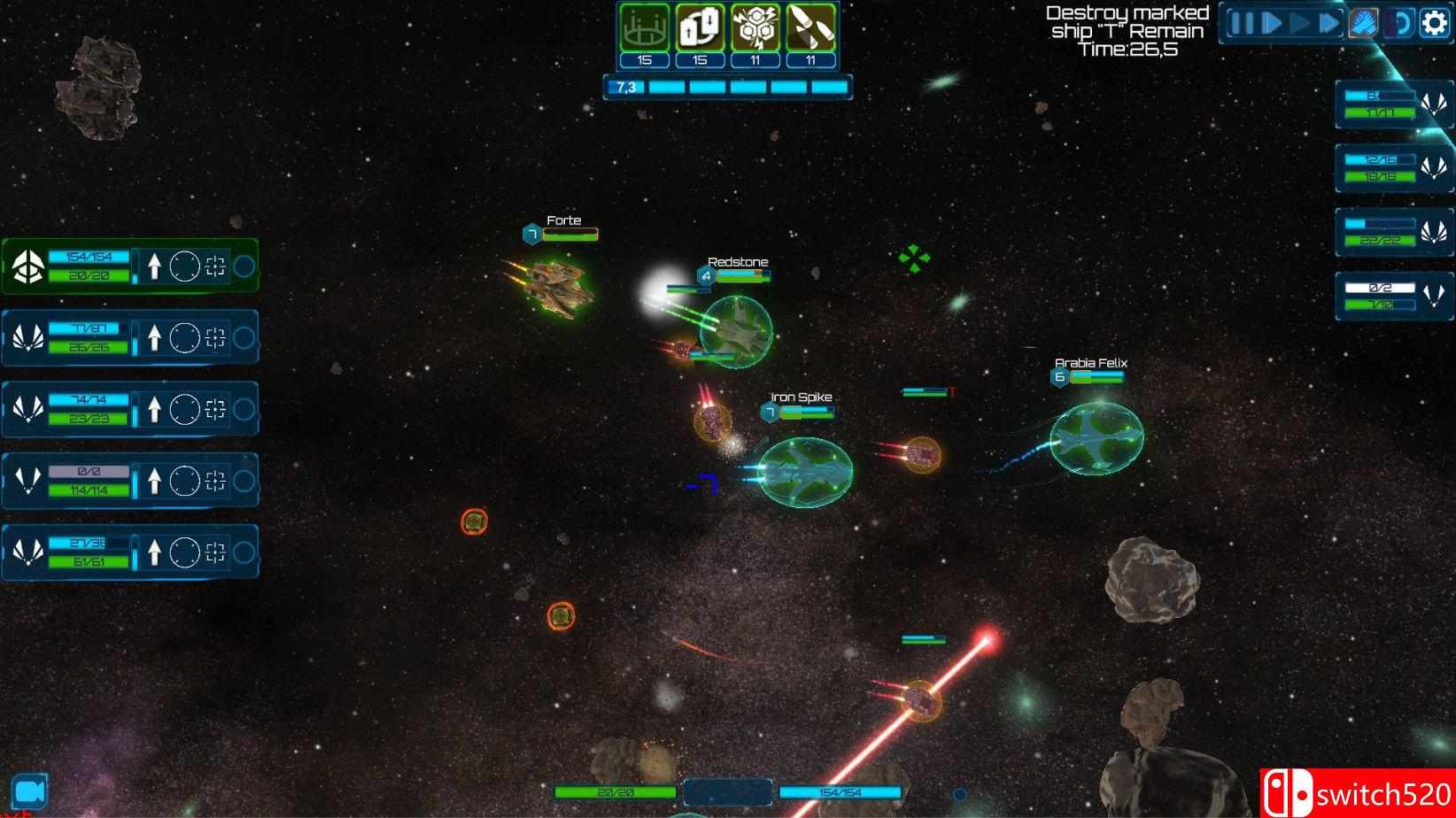Viewport: 1456px width, 818px height.
Task: Toggle the blue hand icon button
Action: 1364,23
